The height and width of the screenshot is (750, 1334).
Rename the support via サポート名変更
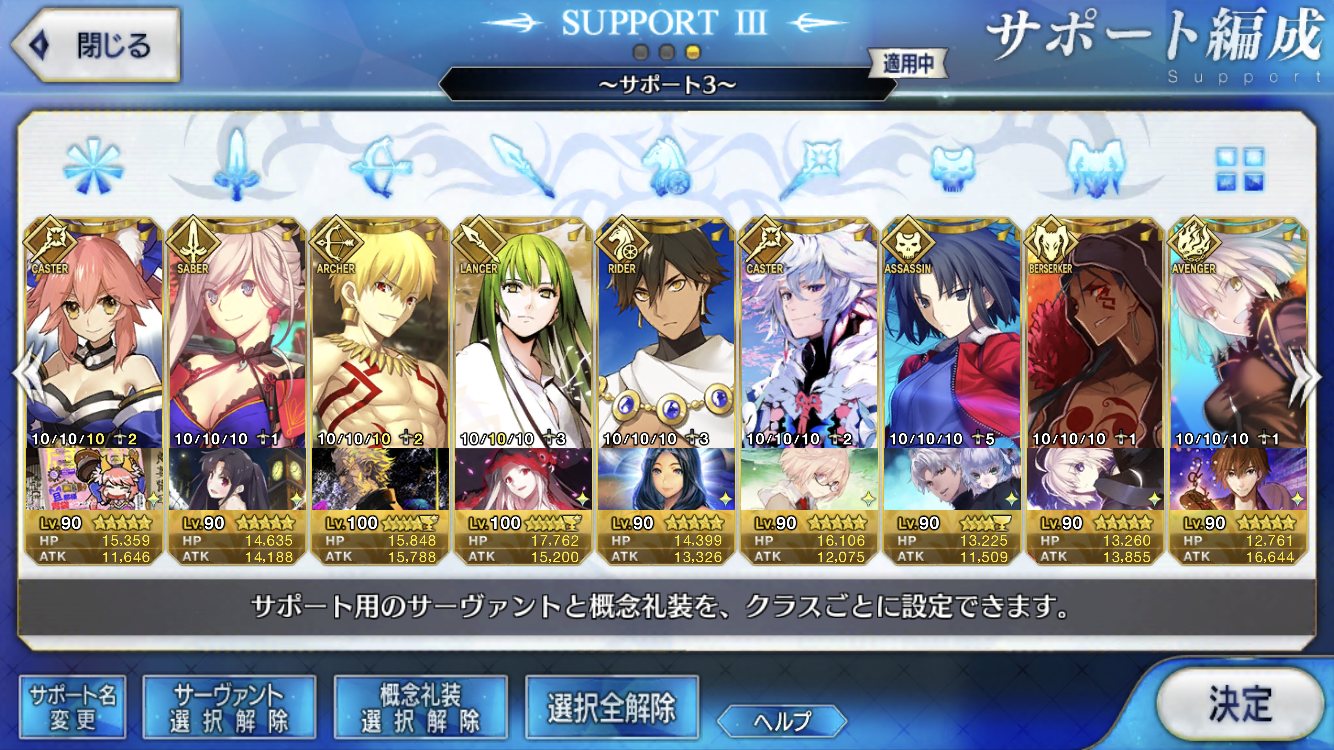tap(72, 707)
